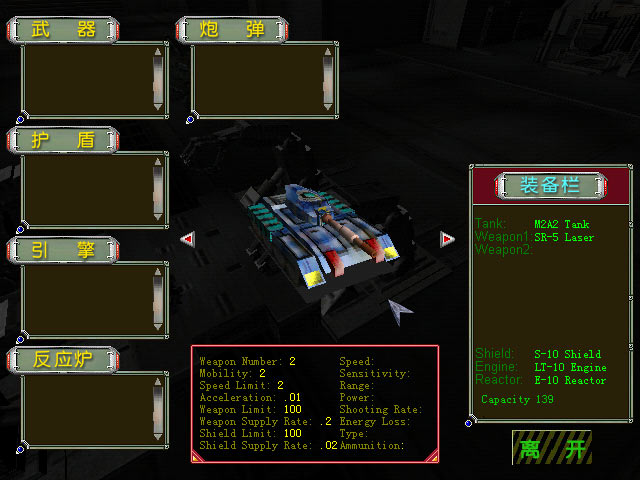This screenshot has width=640, height=480.
Task: Select the S-10 Shield equipment entry
Action: pyautogui.click(x=567, y=354)
